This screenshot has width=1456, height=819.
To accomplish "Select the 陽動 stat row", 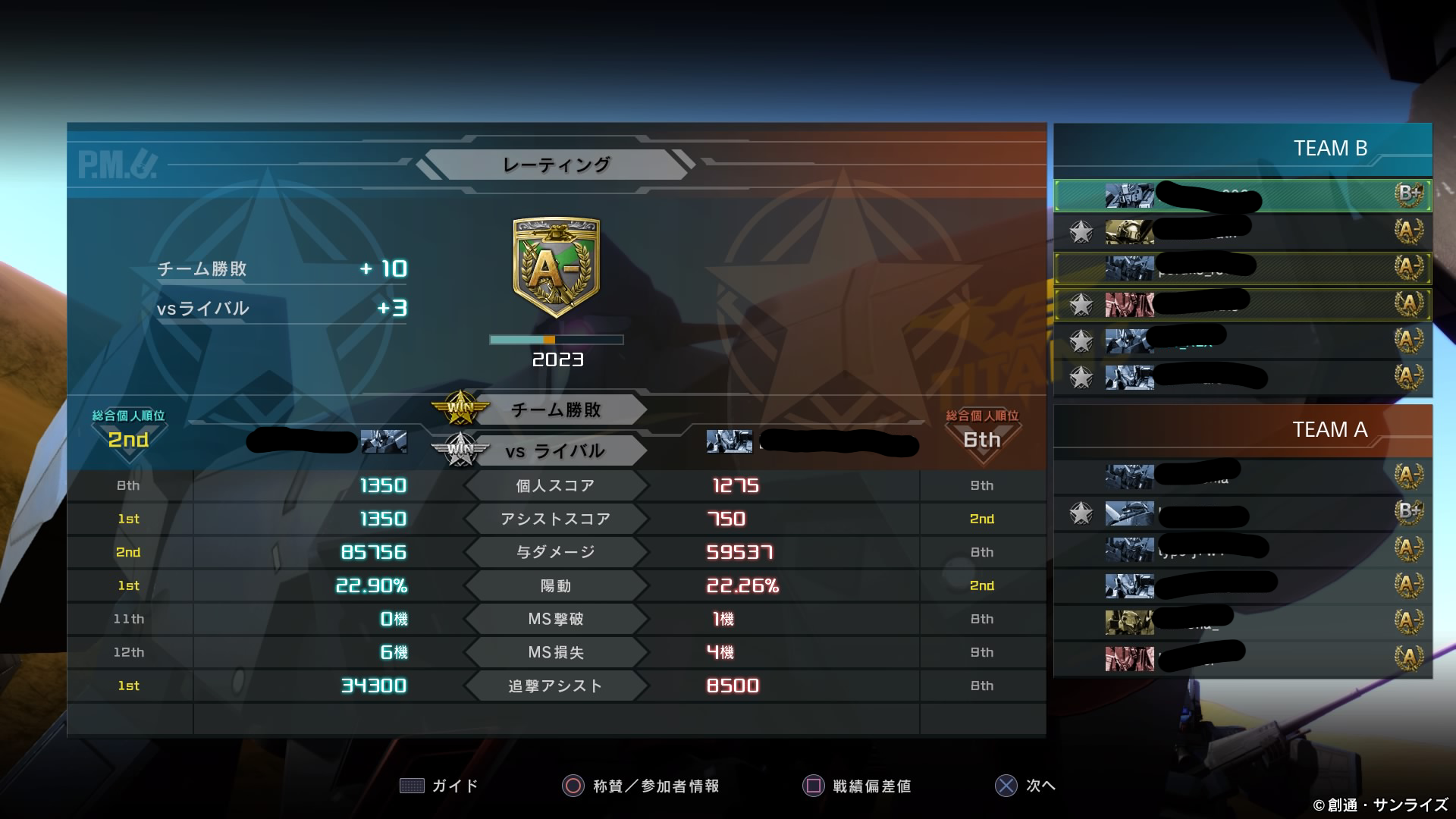I will [556, 586].
